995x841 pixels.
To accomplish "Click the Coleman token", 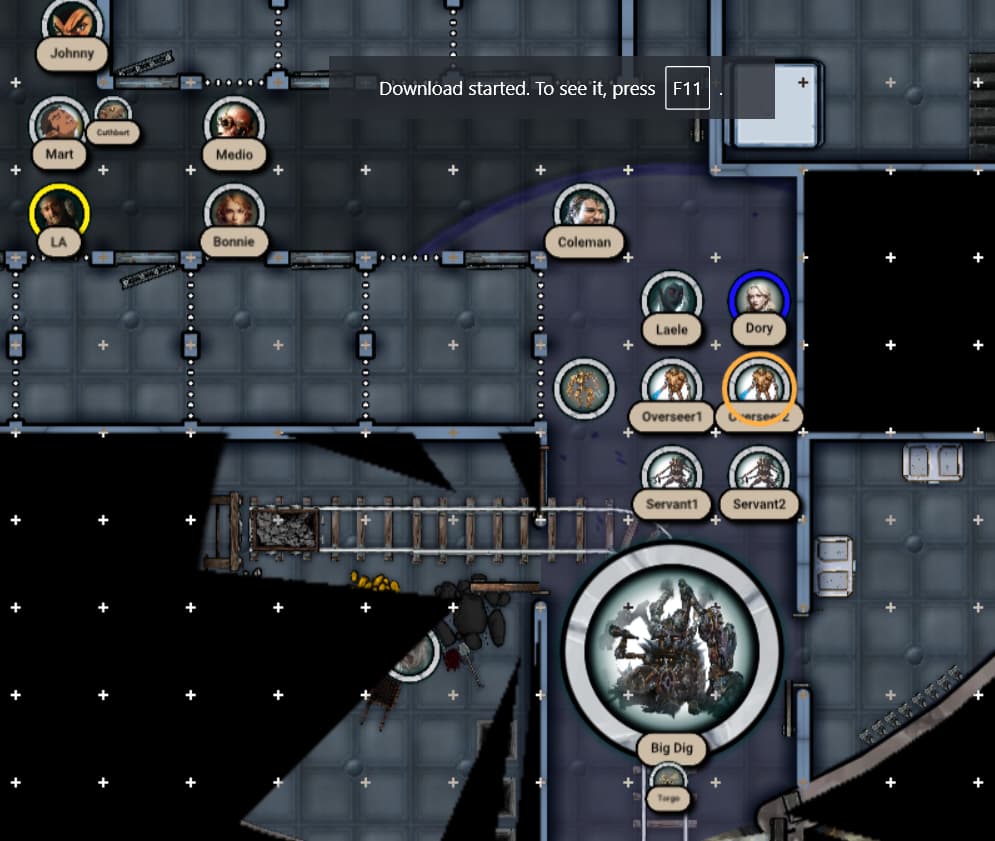I will [584, 212].
